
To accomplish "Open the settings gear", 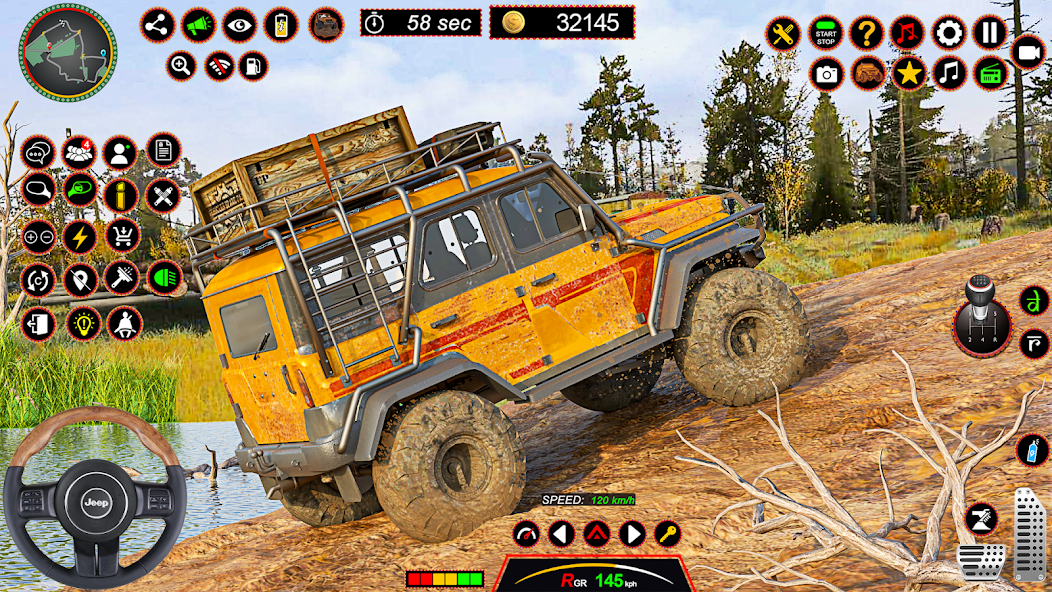I will (949, 33).
